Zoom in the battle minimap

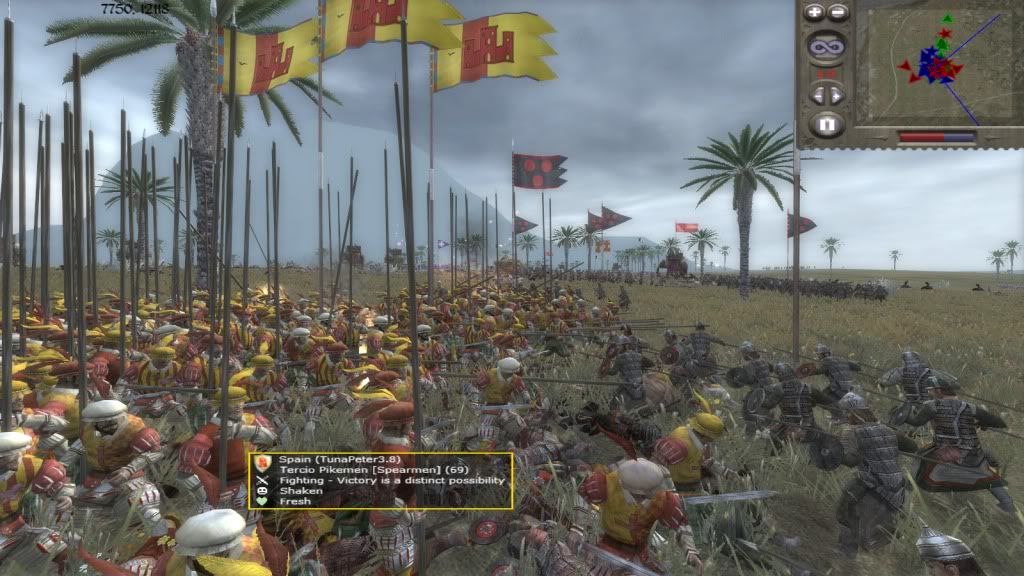[815, 13]
